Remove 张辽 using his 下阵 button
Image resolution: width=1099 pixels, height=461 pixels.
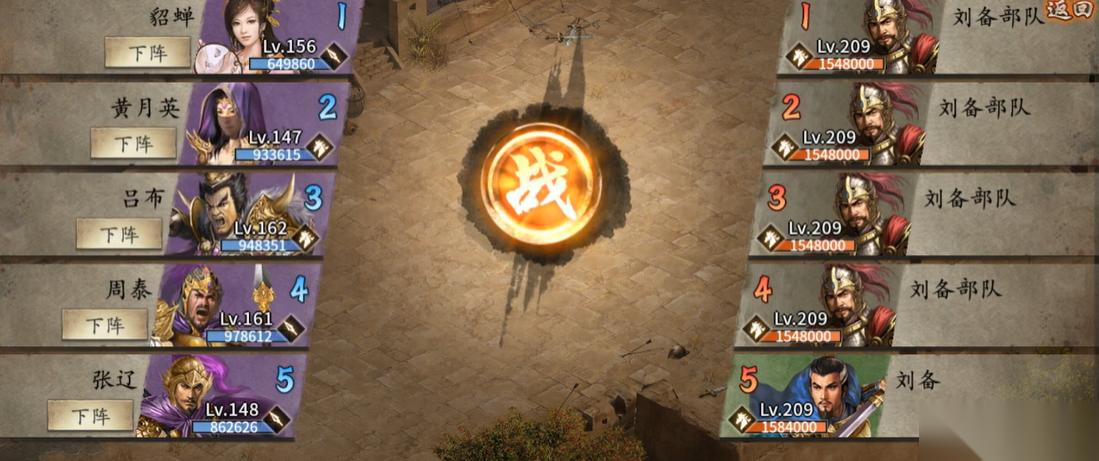coord(90,415)
